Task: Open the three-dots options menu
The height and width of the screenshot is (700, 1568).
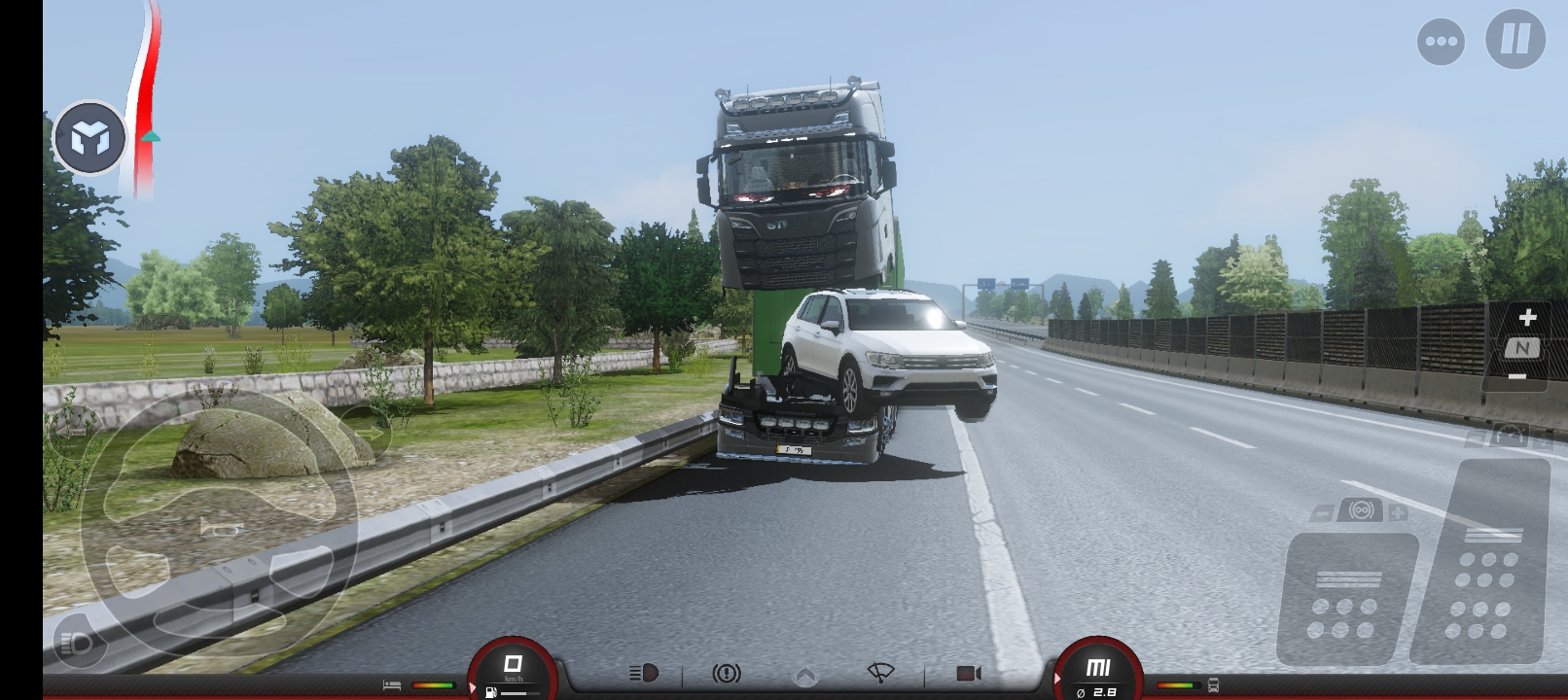Action: pos(1441,42)
